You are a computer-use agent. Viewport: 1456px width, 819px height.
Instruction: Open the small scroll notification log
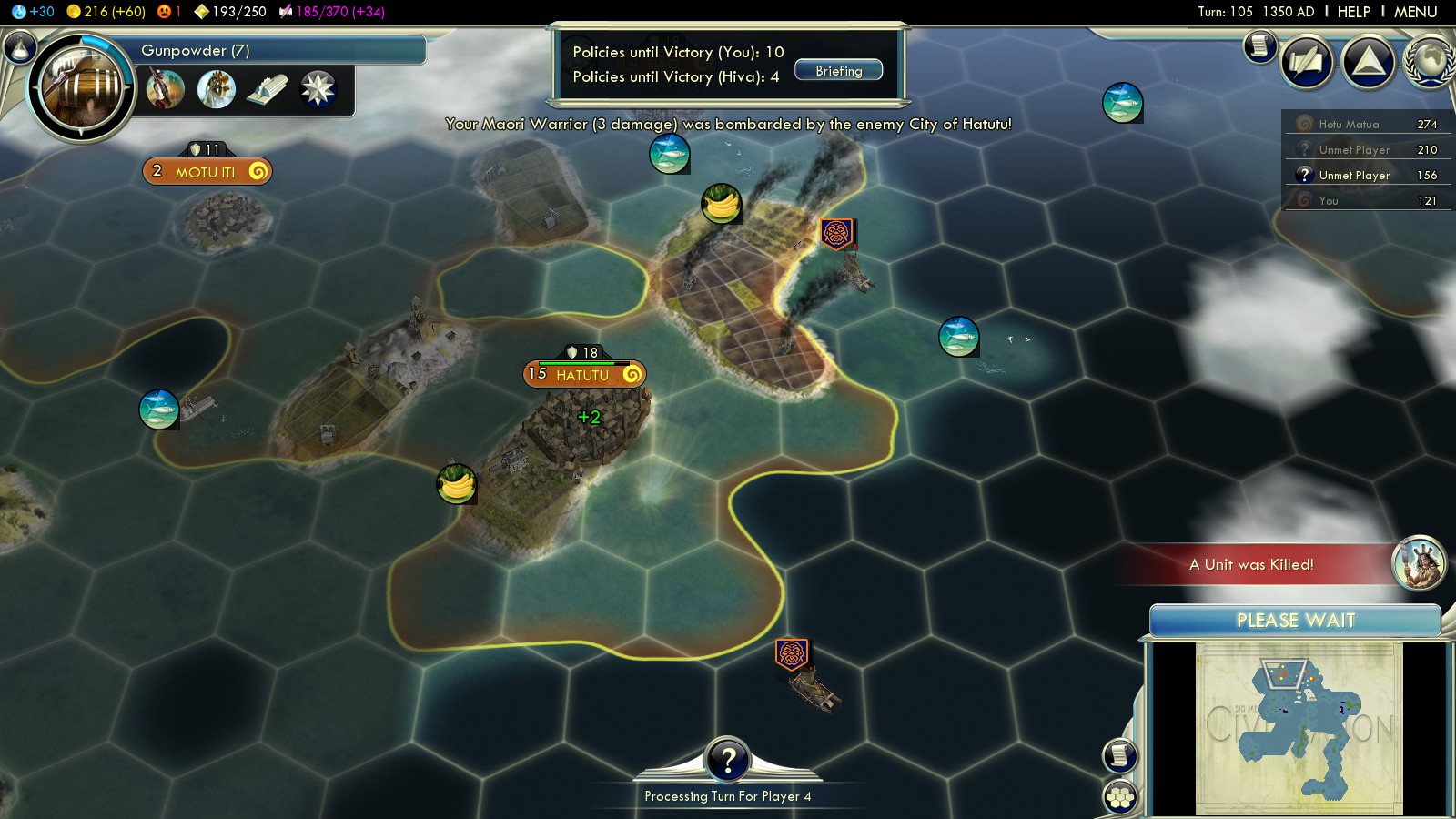(1259, 45)
